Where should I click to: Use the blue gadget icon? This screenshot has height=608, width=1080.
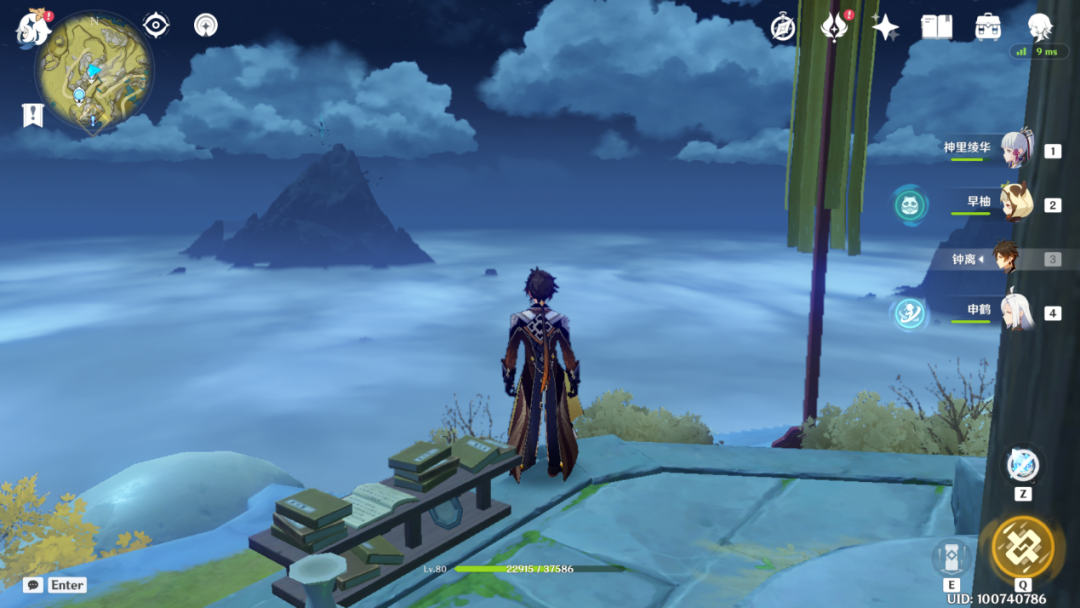[x=1022, y=465]
